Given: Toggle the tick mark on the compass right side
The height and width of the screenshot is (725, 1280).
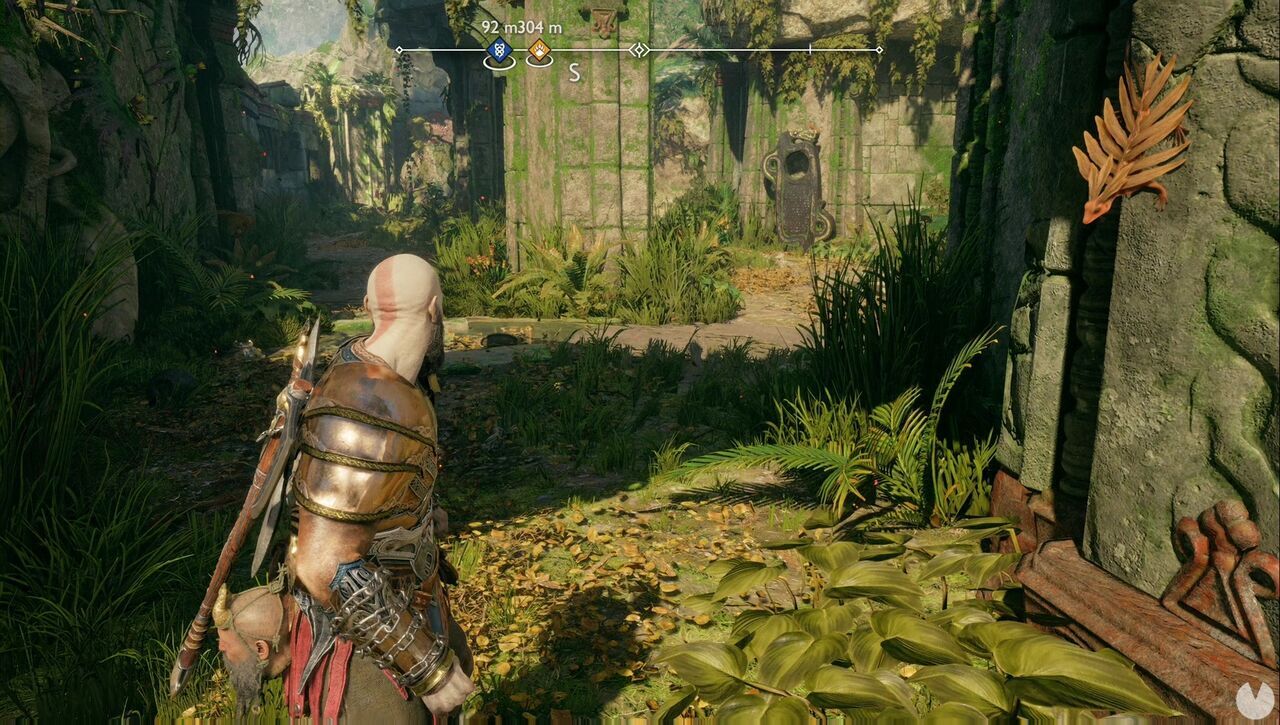Looking at the screenshot, I should click(810, 49).
